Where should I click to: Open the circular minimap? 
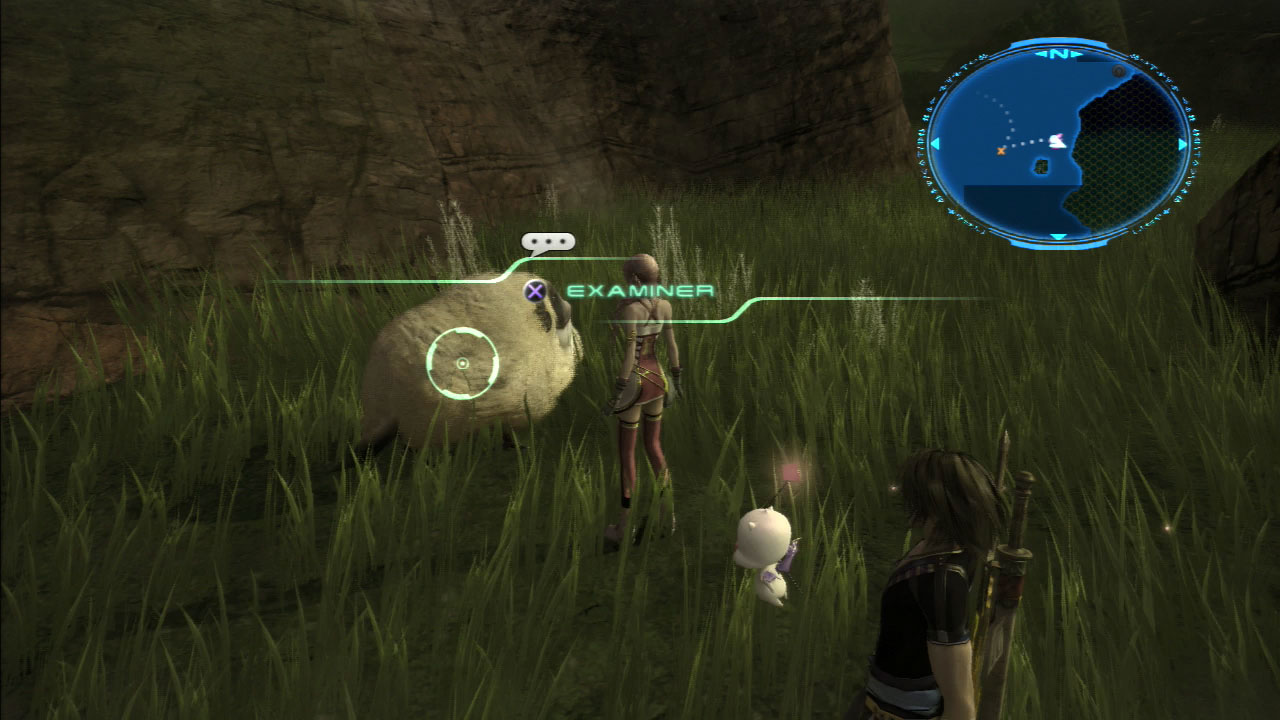click(x=1058, y=144)
